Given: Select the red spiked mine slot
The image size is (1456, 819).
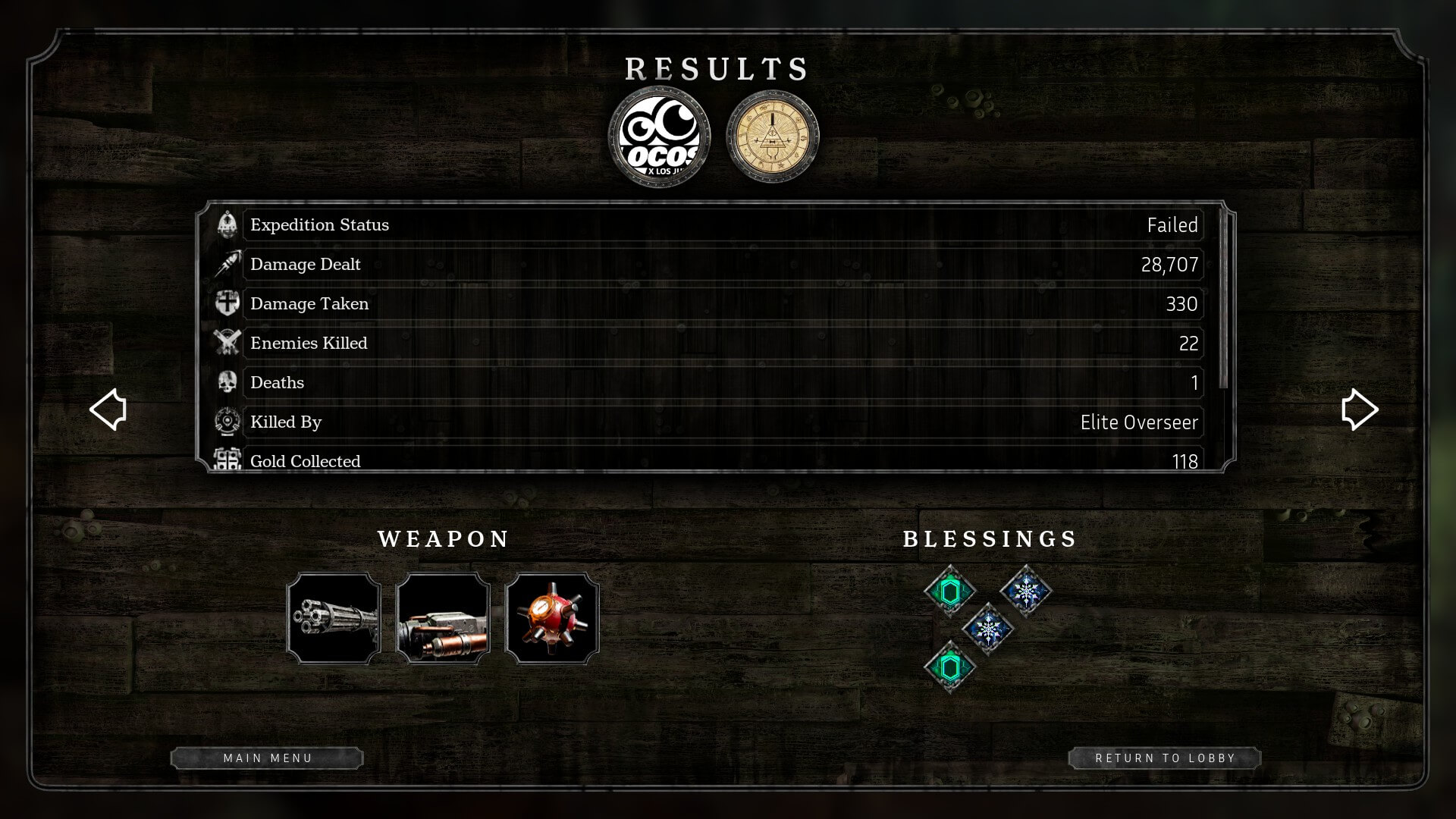Looking at the screenshot, I should [552, 619].
